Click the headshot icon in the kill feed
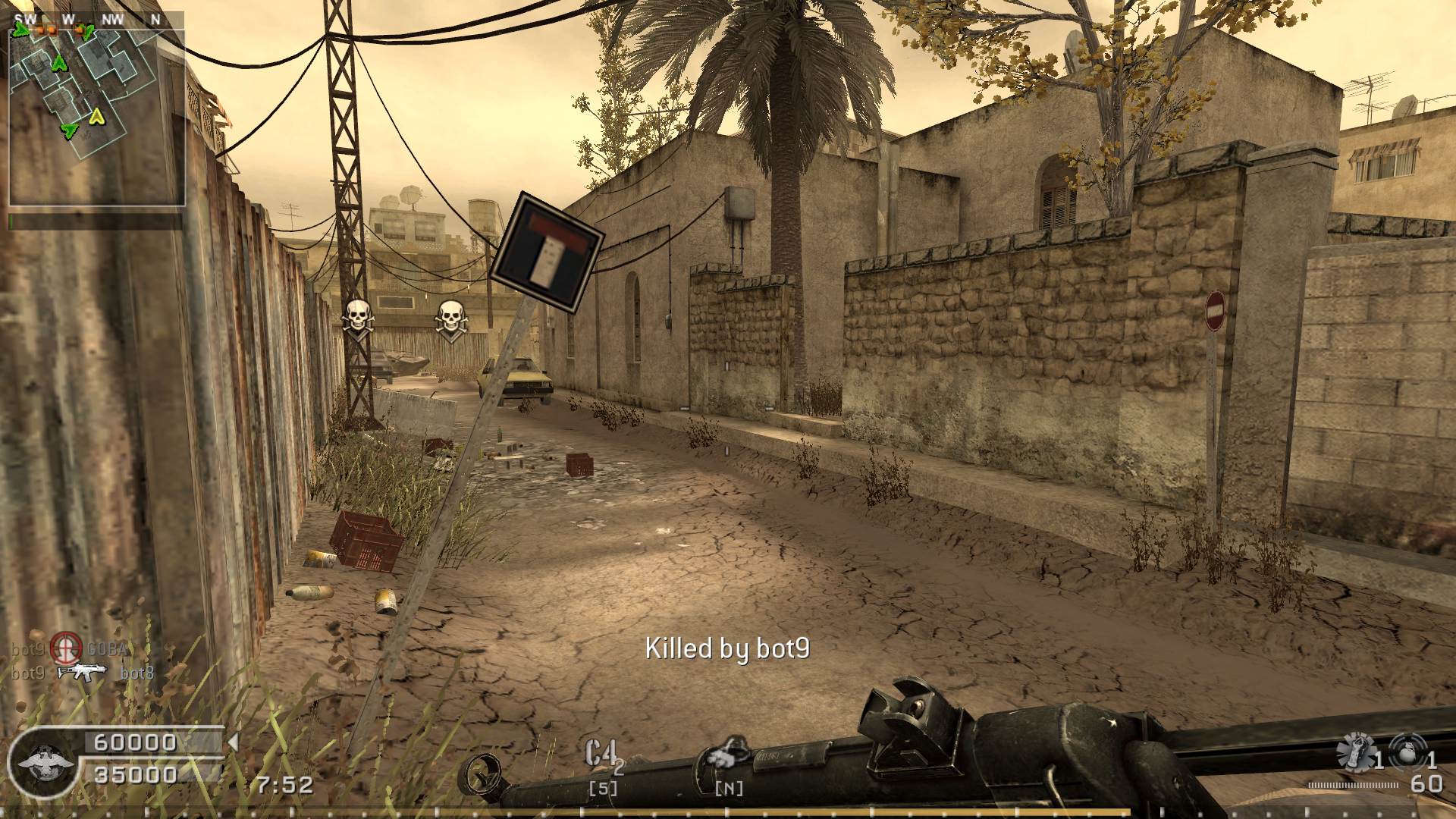This screenshot has height=819, width=1456. [66, 649]
